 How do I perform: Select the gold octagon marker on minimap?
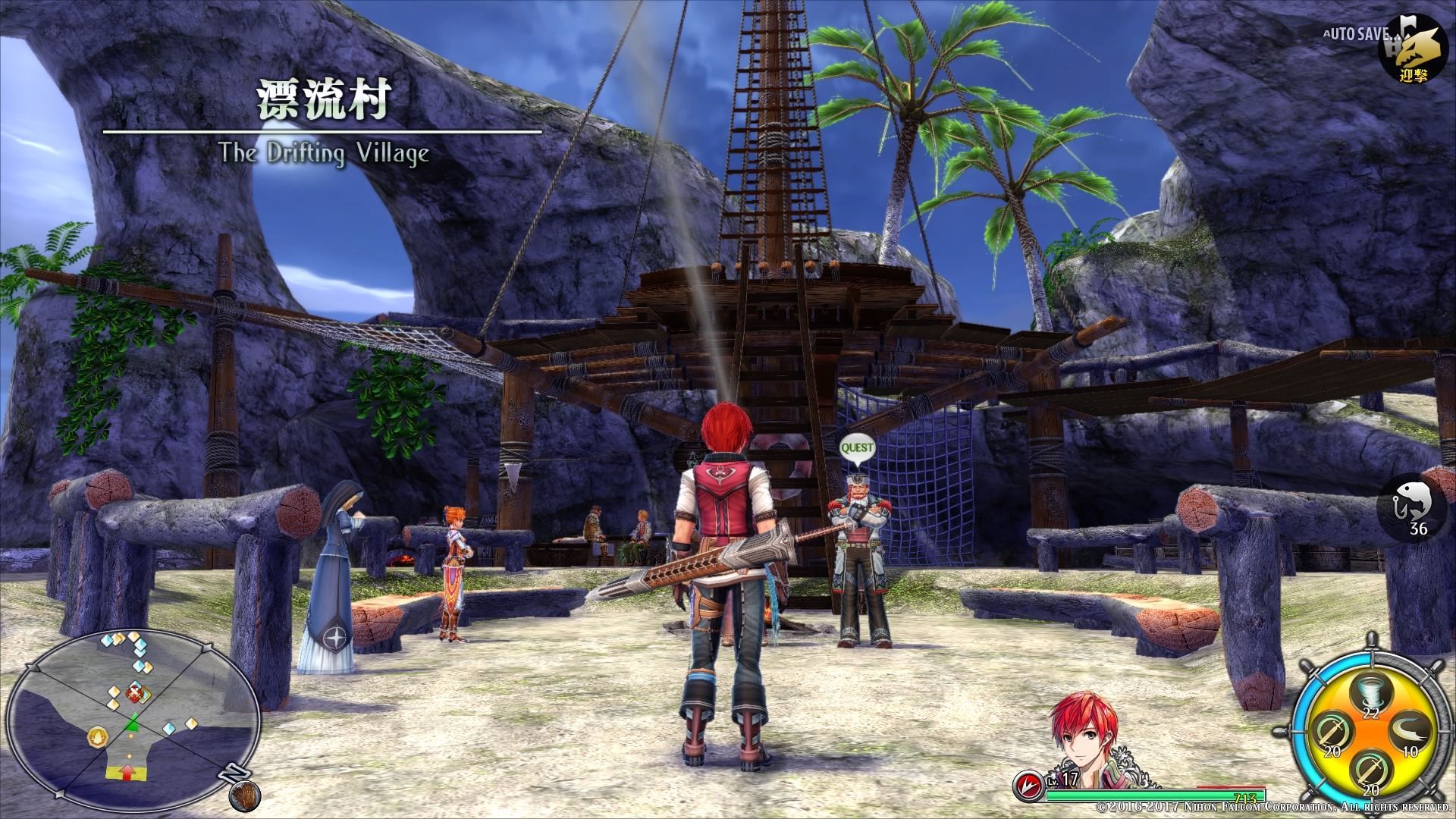coord(97,736)
